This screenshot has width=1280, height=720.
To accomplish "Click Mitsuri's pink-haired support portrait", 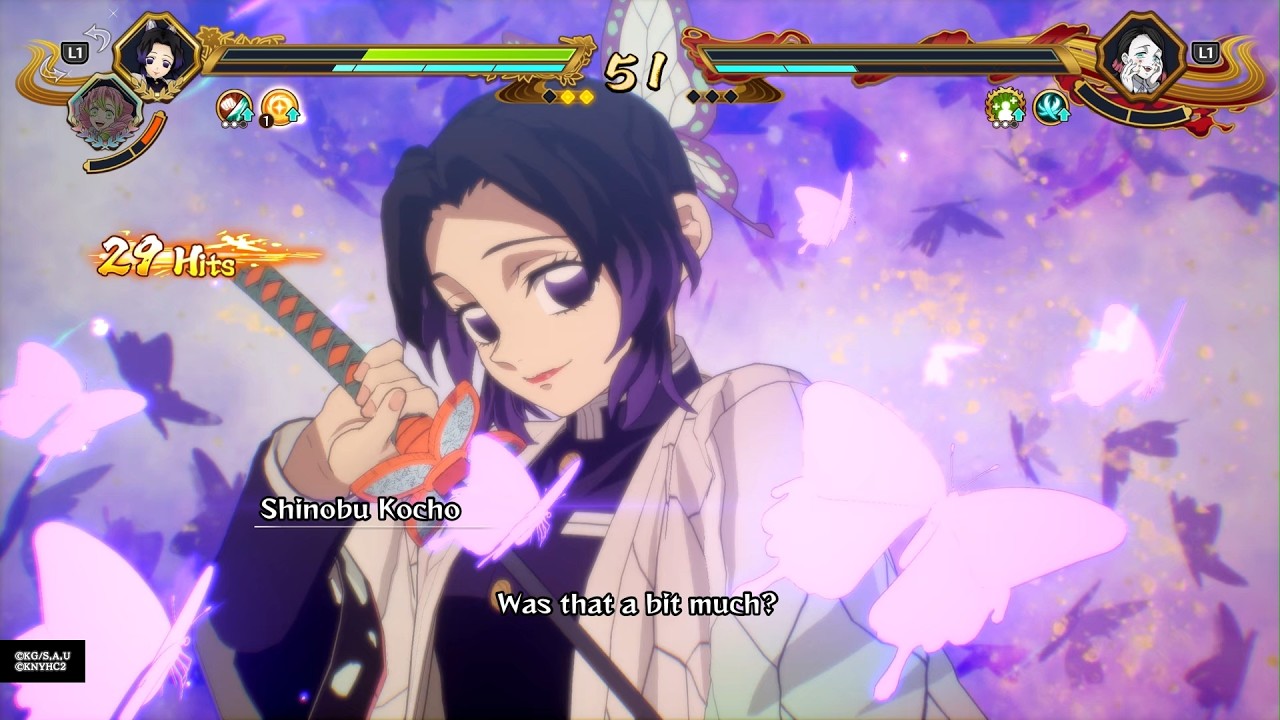I will 101,111.
